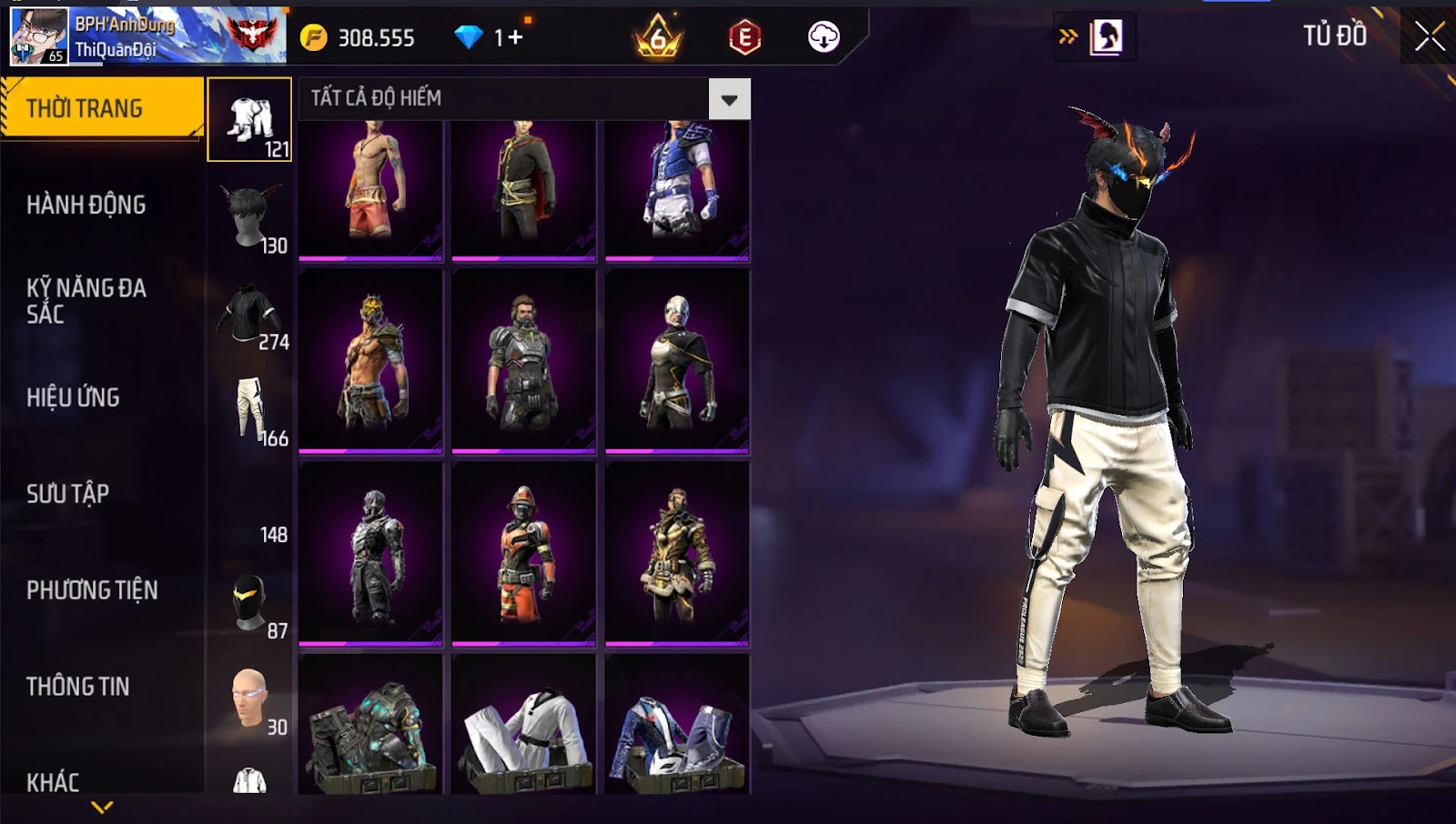Image resolution: width=1456 pixels, height=824 pixels.
Task: Close the Tủ Đồ wardrobe screen
Action: point(1429,36)
